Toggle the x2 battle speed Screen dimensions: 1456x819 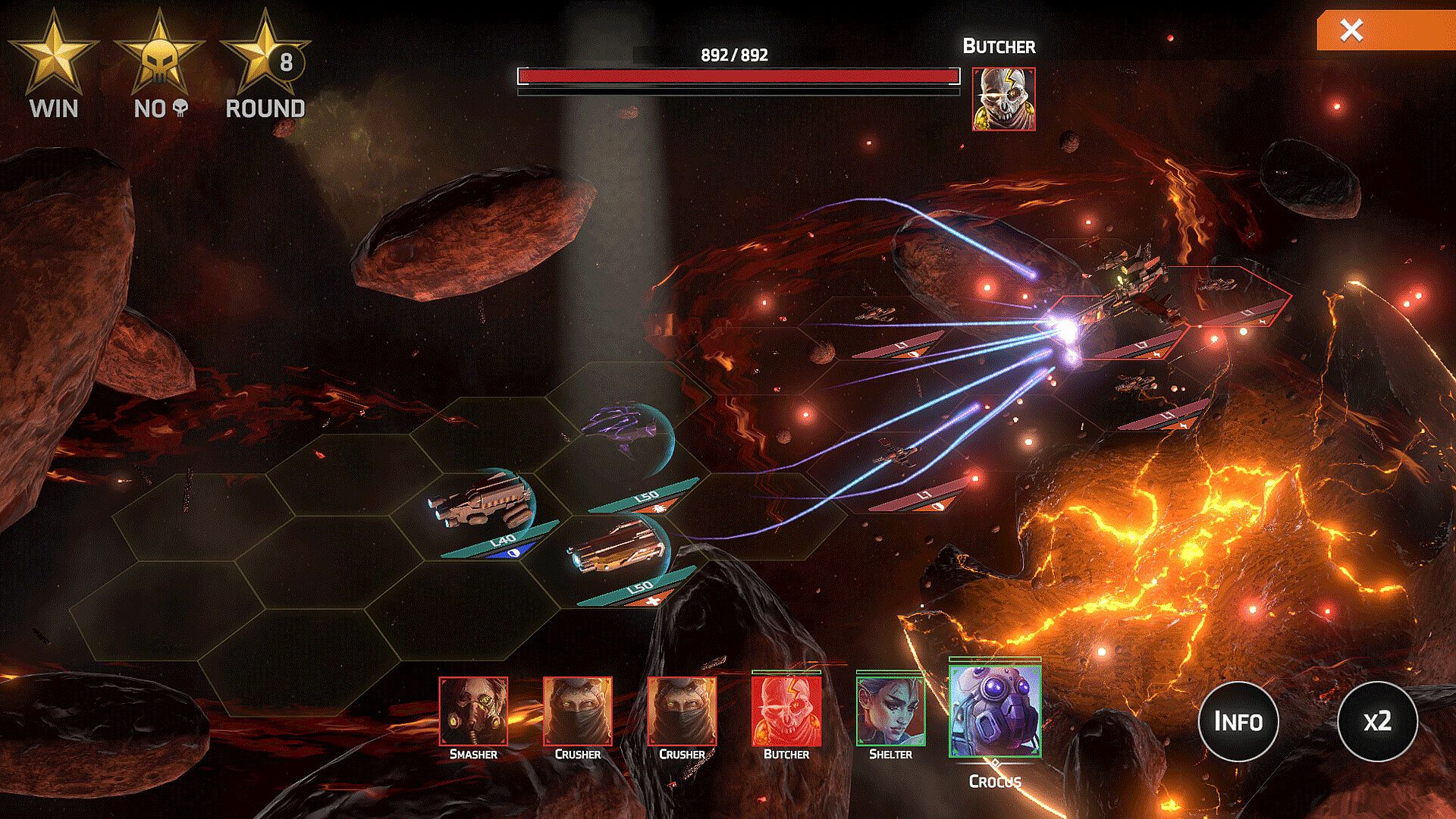tap(1376, 721)
